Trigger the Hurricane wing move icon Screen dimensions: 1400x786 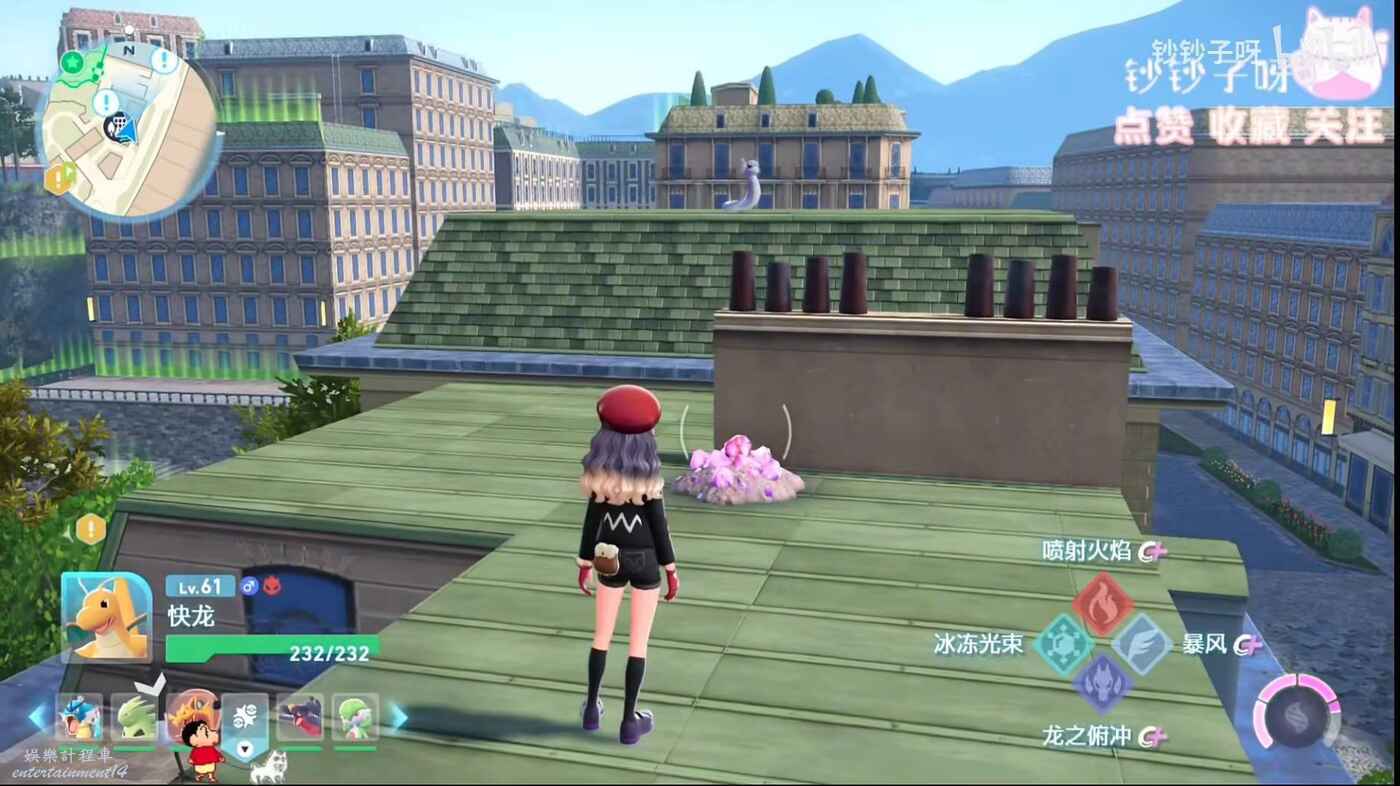coord(1141,644)
